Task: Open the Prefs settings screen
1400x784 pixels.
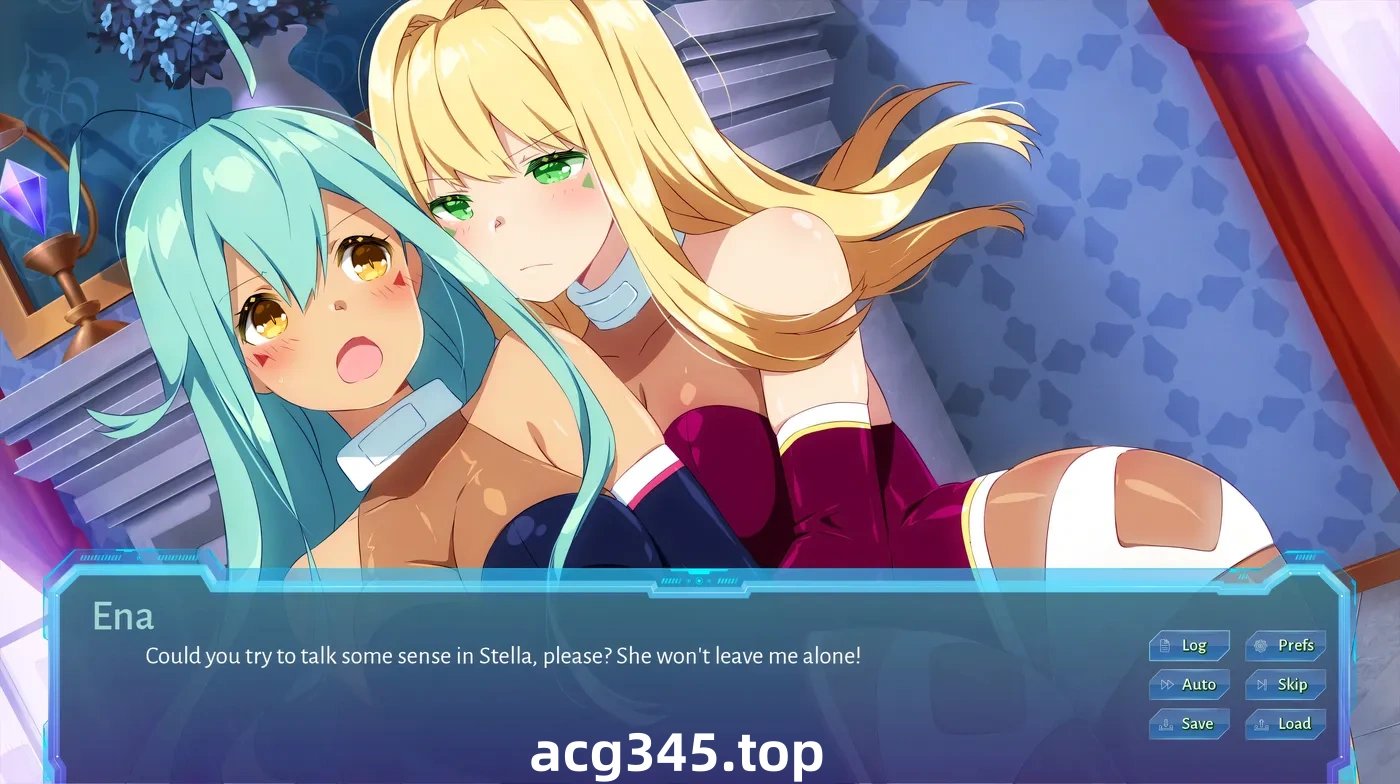Action: click(1284, 645)
